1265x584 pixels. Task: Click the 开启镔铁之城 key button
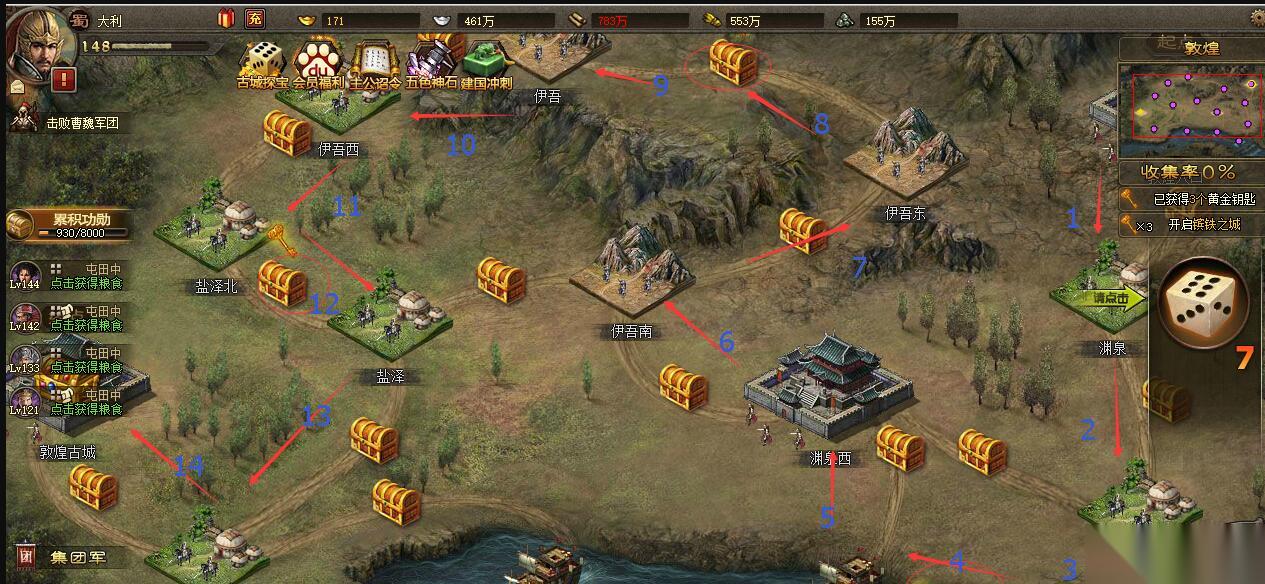pos(1189,225)
